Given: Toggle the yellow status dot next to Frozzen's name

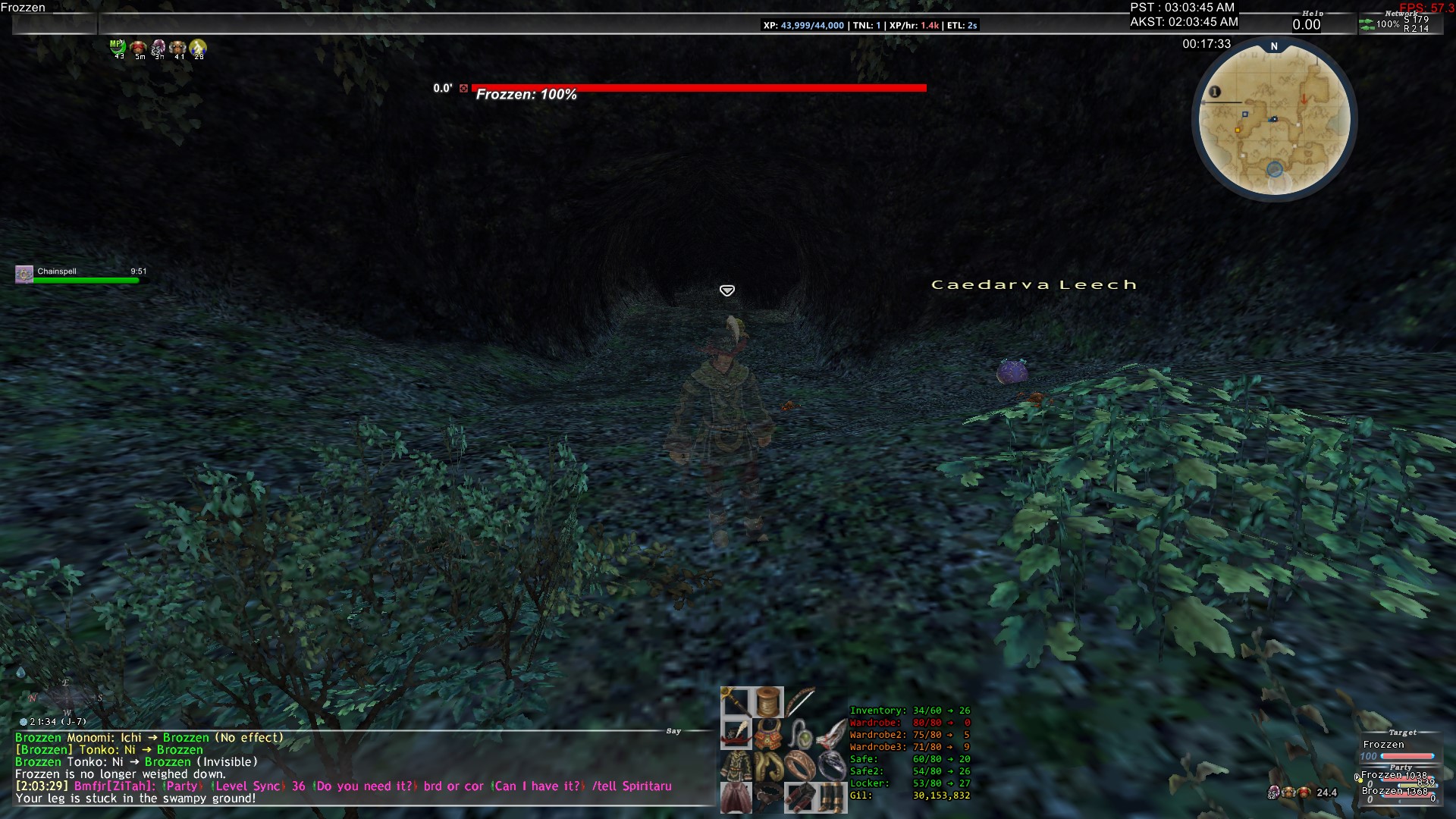Looking at the screenshot, I should pyautogui.click(x=1360, y=781).
